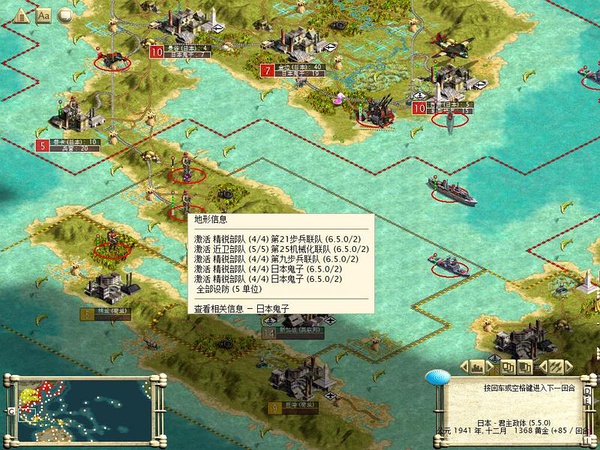Open 查看相关信息 – 日本鬼子 info link
This screenshot has width=600, height=450.
(240, 309)
